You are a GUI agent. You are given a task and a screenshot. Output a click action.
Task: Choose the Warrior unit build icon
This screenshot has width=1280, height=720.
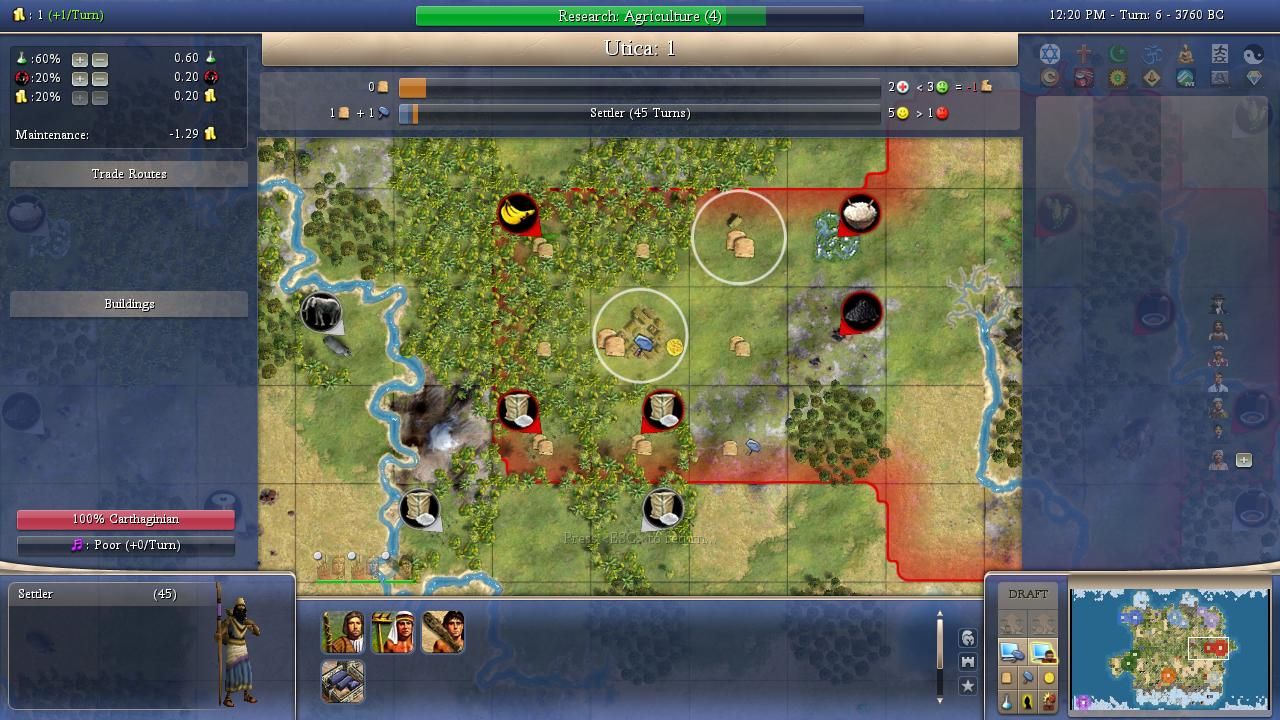[x=442, y=632]
